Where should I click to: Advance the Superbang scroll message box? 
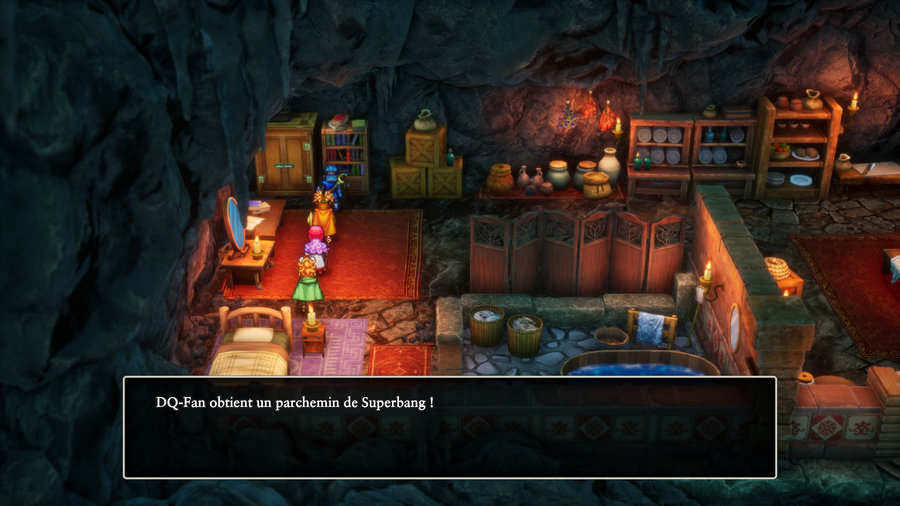tap(449, 427)
